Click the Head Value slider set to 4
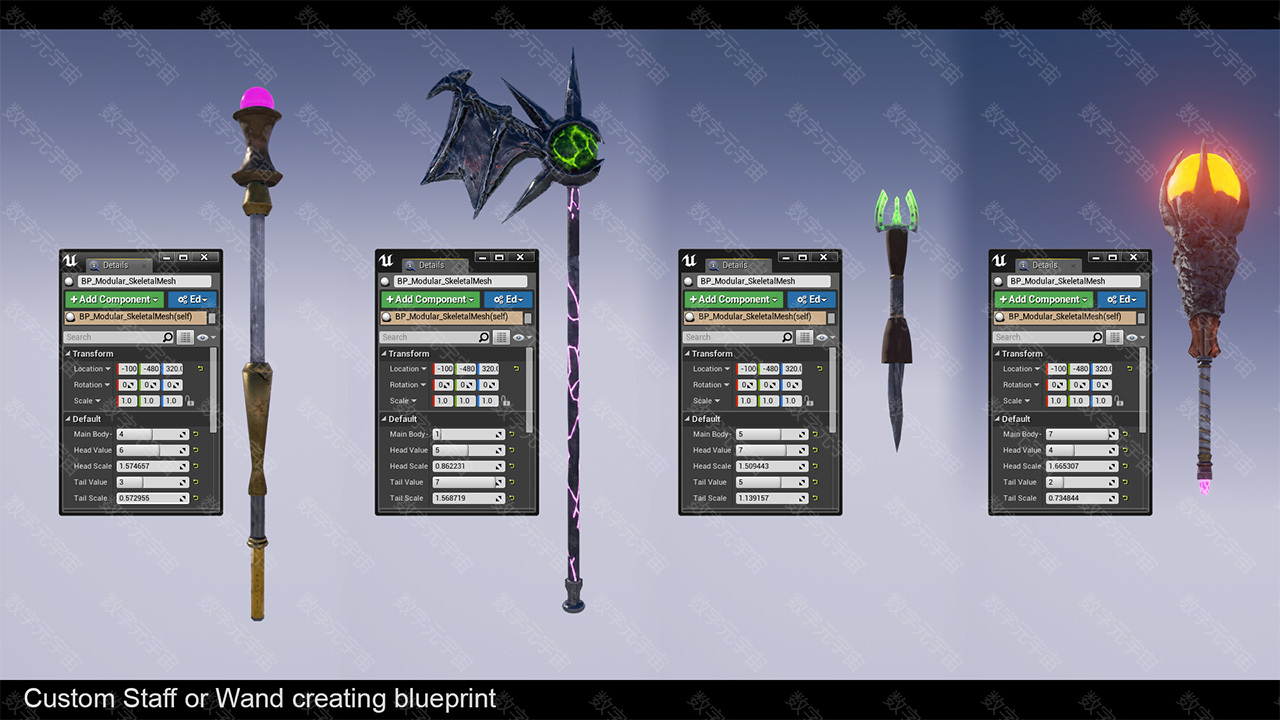The image size is (1280, 720). pyautogui.click(x=1081, y=450)
